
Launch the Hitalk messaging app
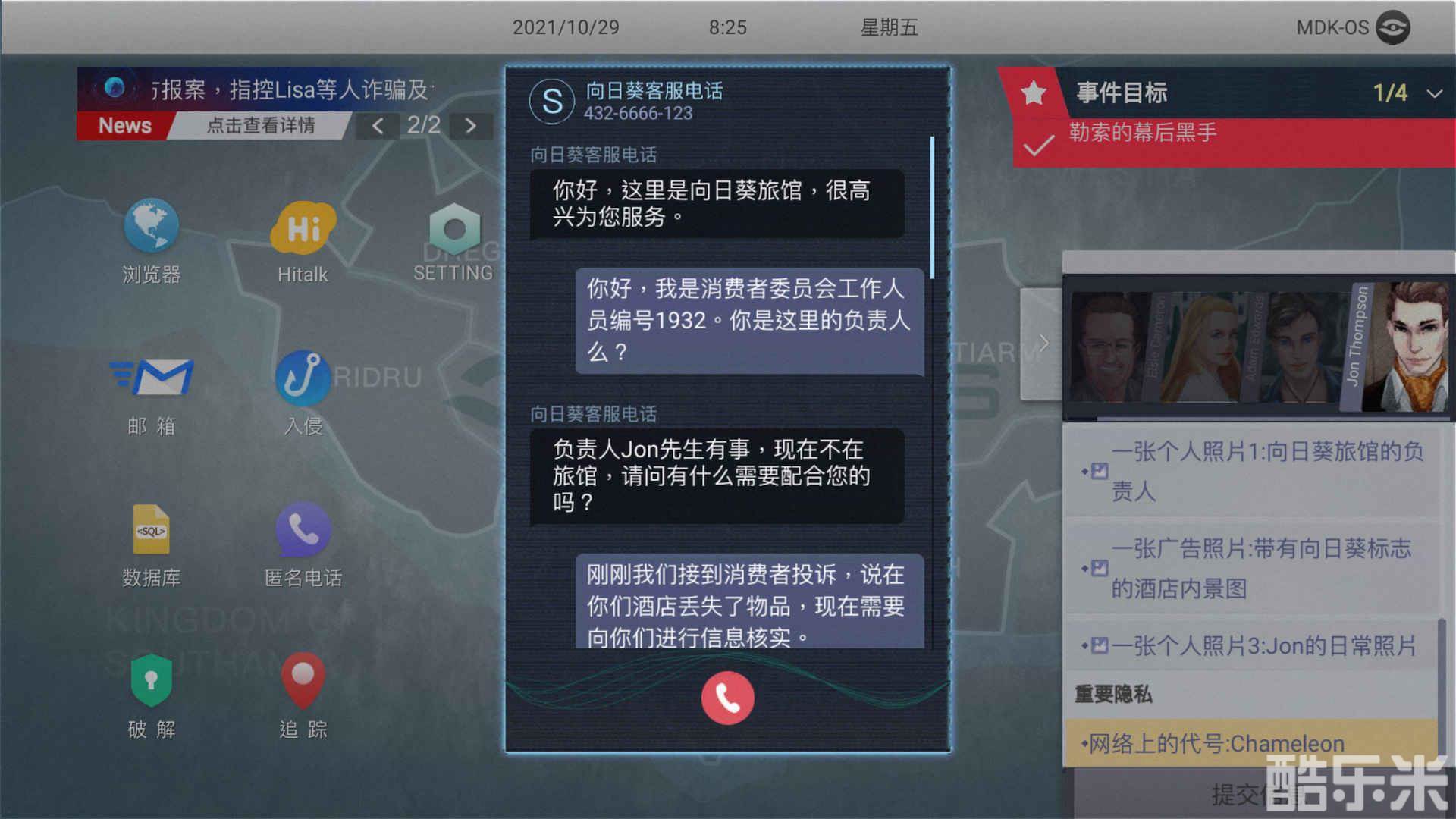pos(302,227)
